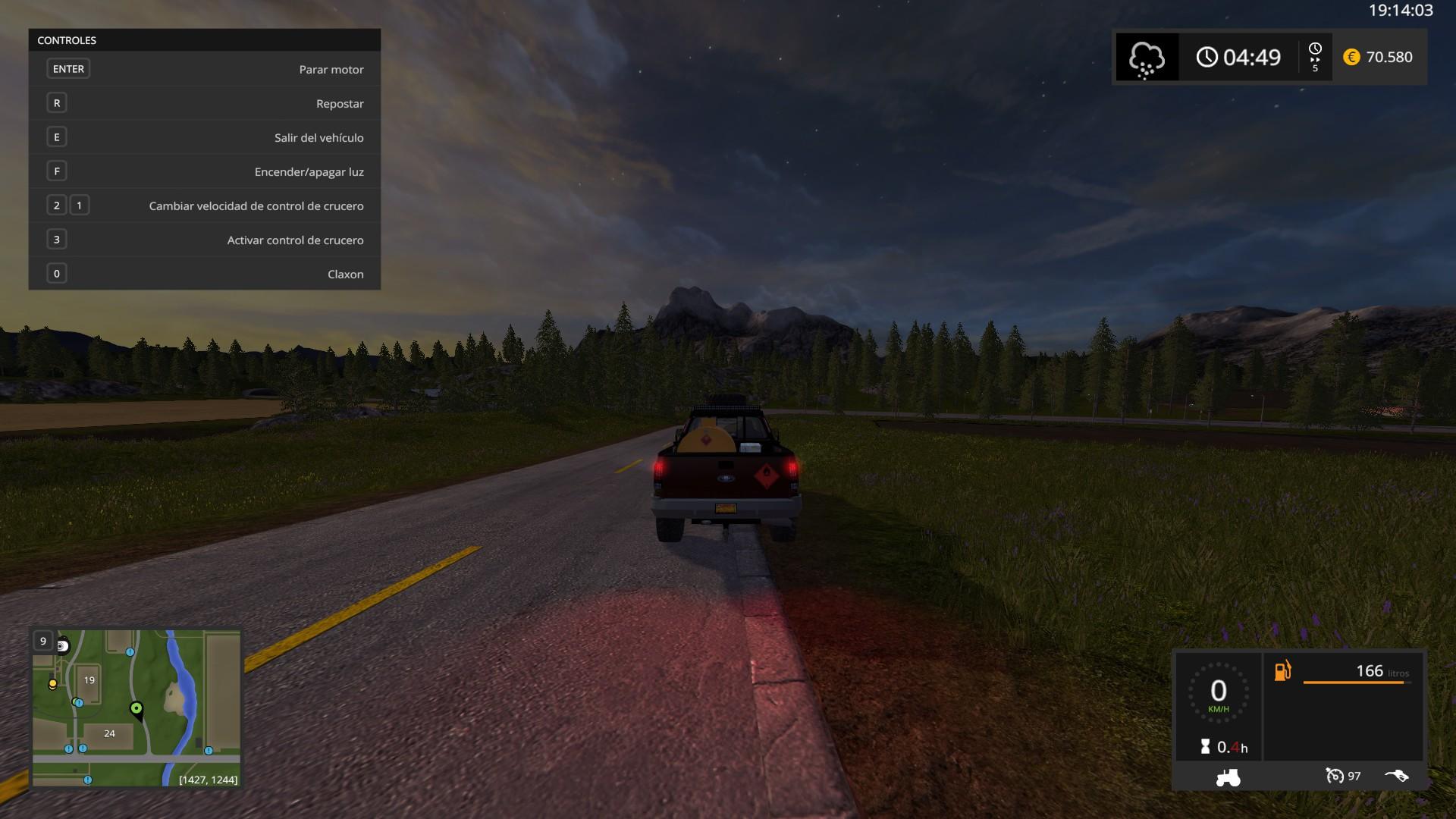Screen dimensions: 1456x819
Task: Click the time-scale fast-forward clock icon
Action: point(1315,57)
